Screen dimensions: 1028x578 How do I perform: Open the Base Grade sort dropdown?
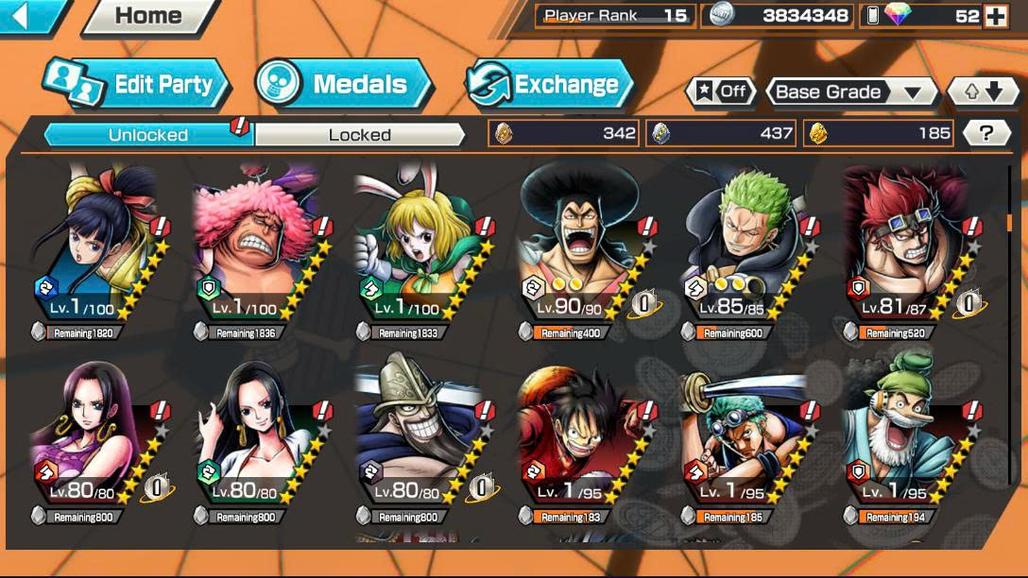pos(849,92)
